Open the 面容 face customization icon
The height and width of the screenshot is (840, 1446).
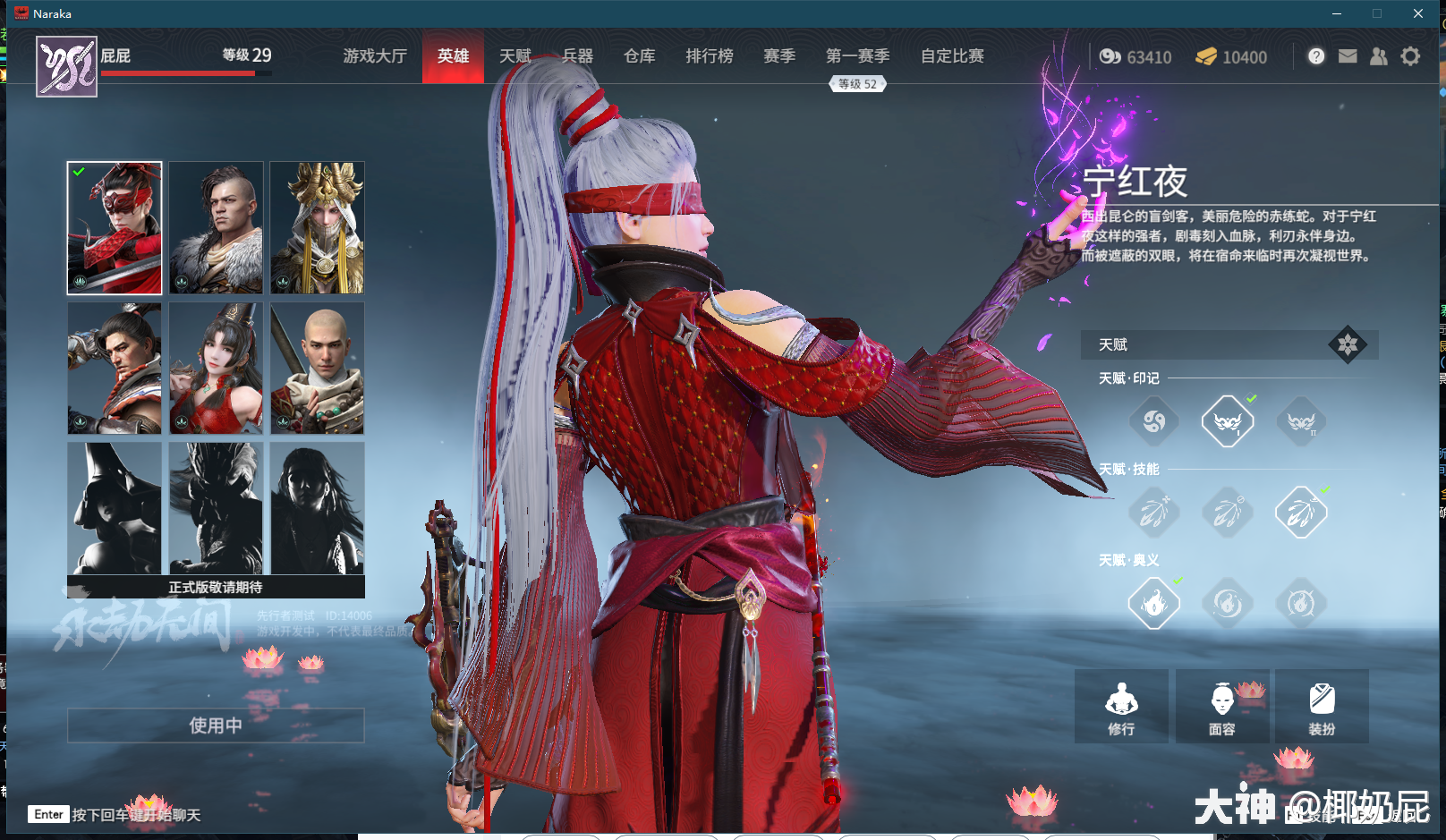tap(1222, 706)
